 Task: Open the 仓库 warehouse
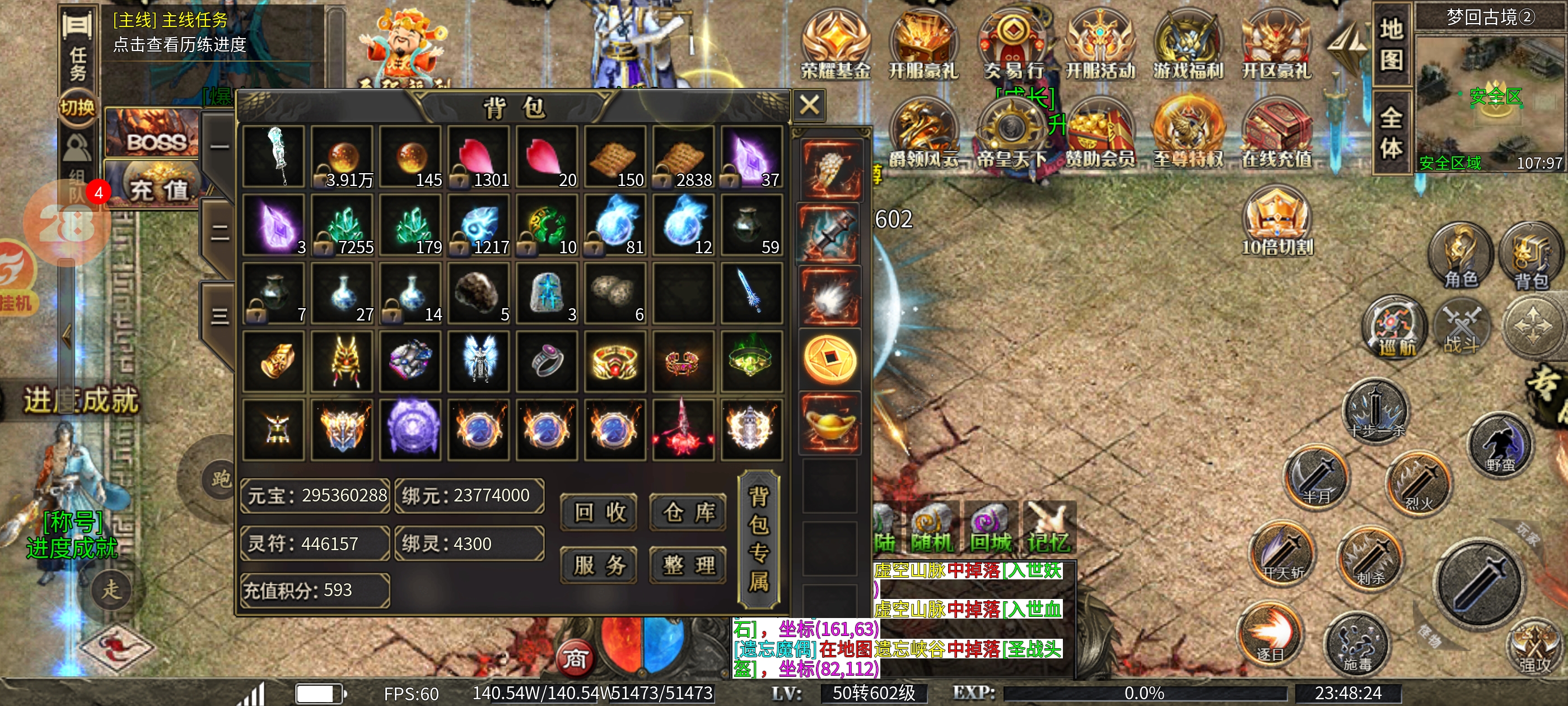688,512
